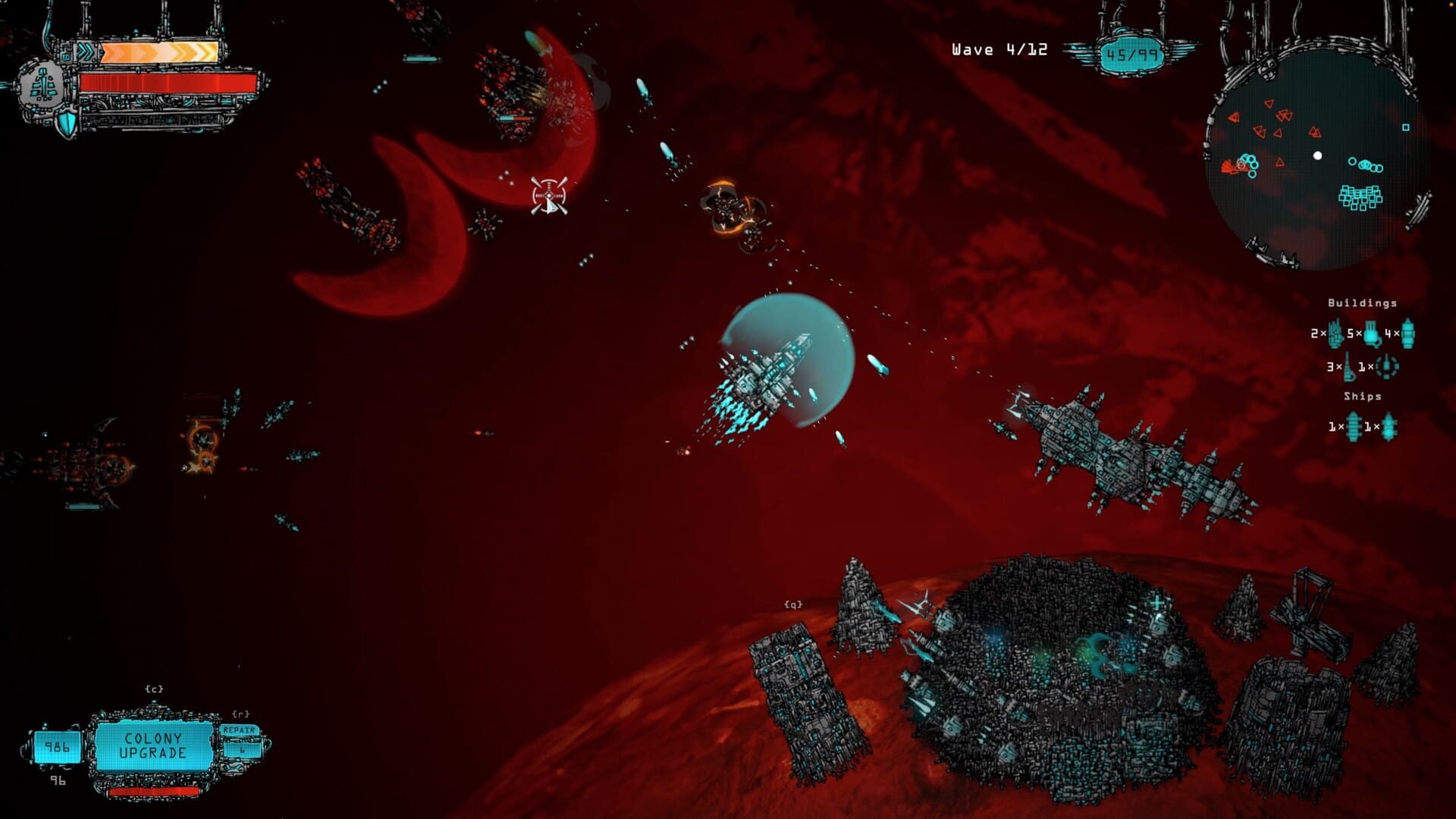Select the 2x building icon
The image size is (1456, 819).
coord(1335,334)
